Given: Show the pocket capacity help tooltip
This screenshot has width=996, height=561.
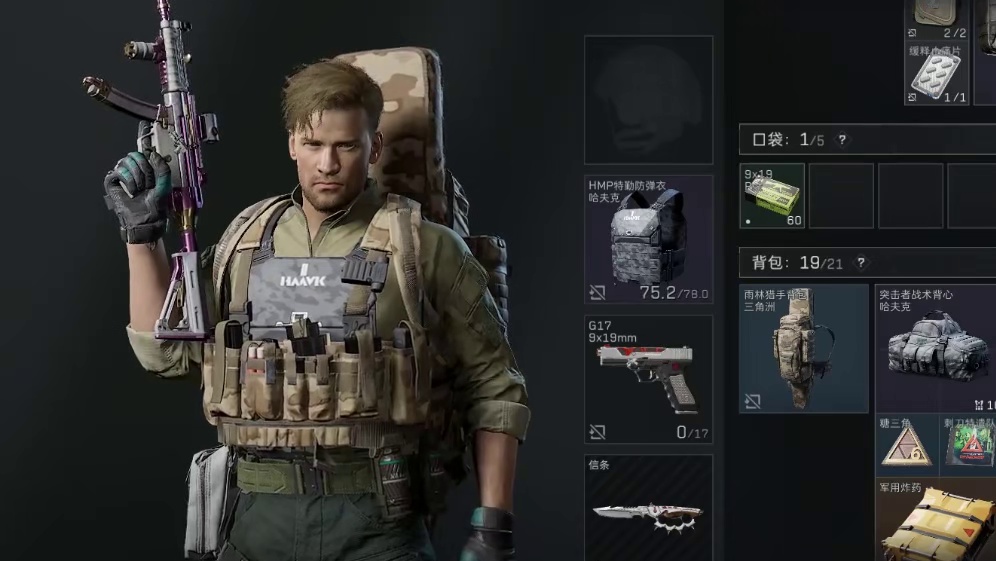Looking at the screenshot, I should point(842,140).
